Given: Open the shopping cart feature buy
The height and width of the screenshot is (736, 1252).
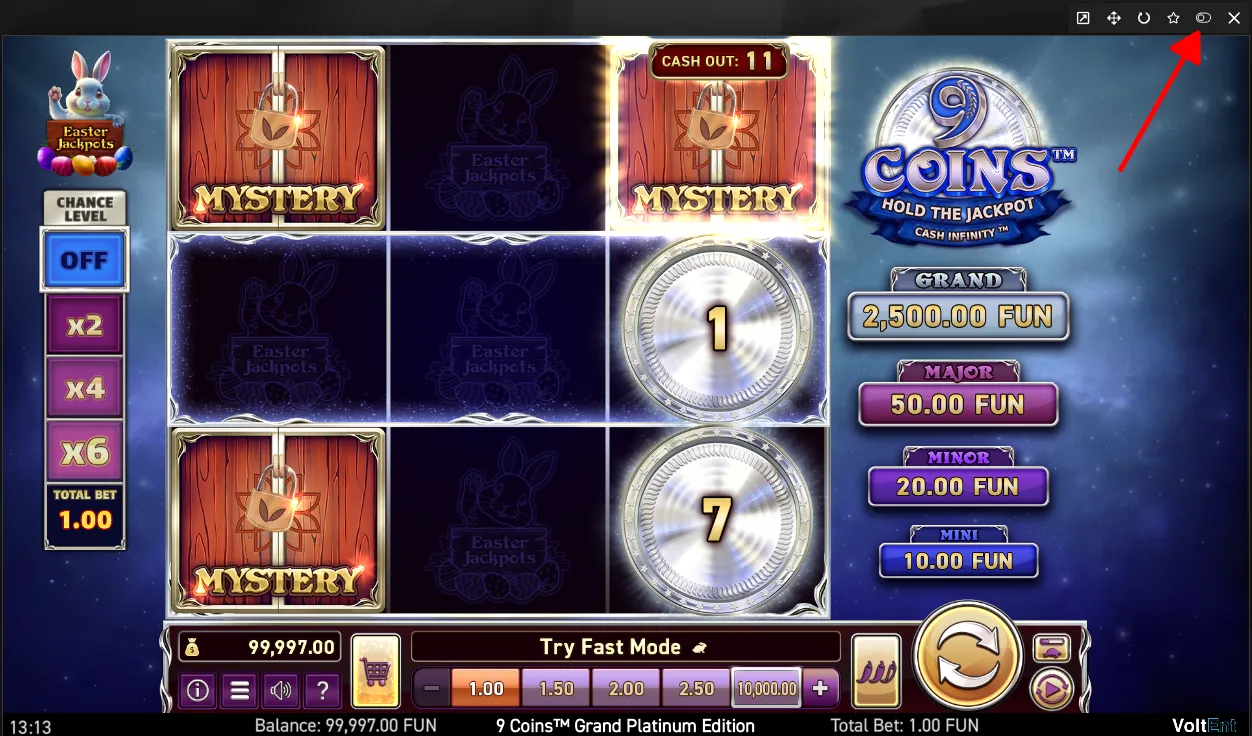Looking at the screenshot, I should pos(376,671).
